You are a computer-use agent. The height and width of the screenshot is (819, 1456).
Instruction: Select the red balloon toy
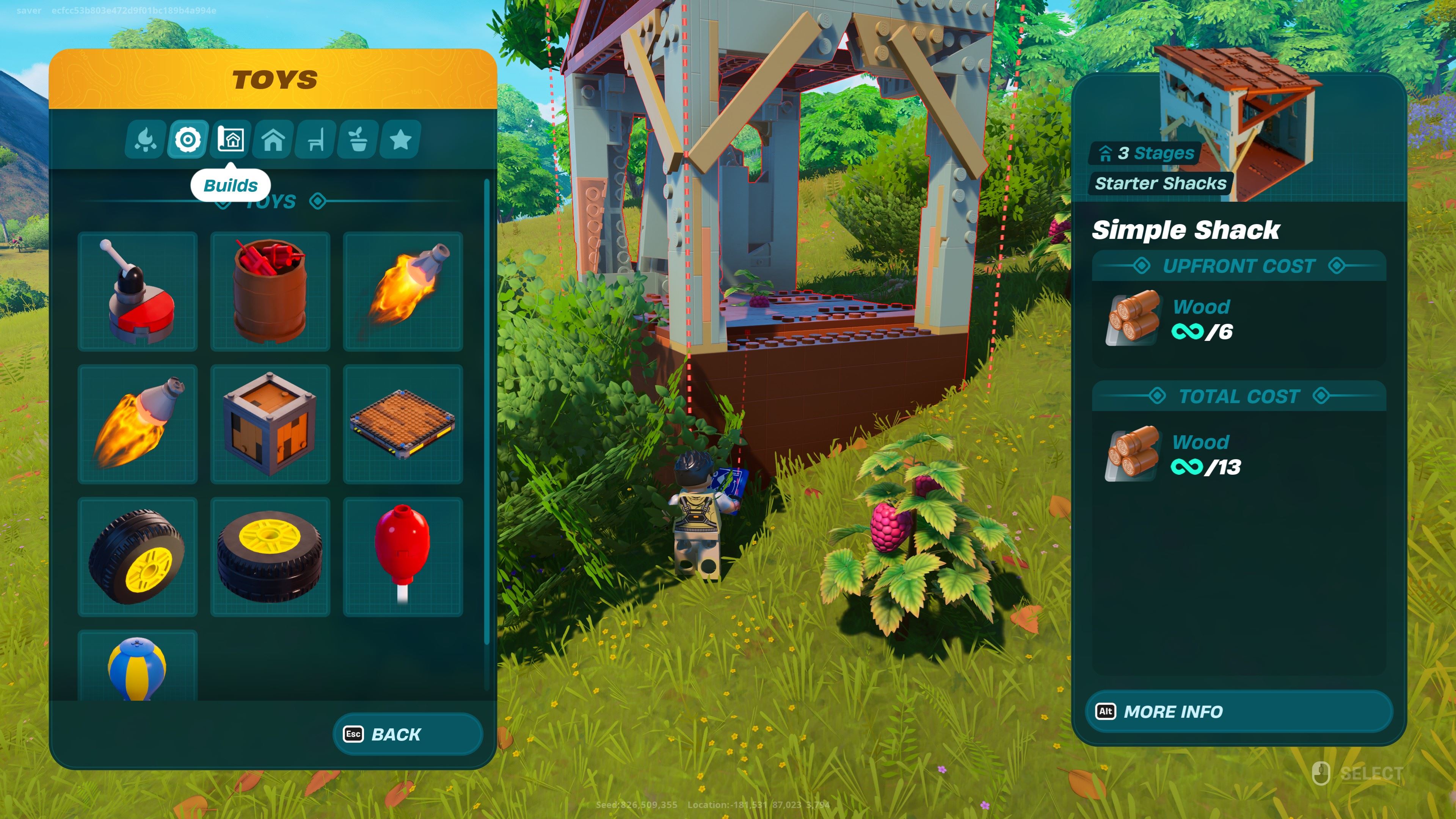click(403, 557)
